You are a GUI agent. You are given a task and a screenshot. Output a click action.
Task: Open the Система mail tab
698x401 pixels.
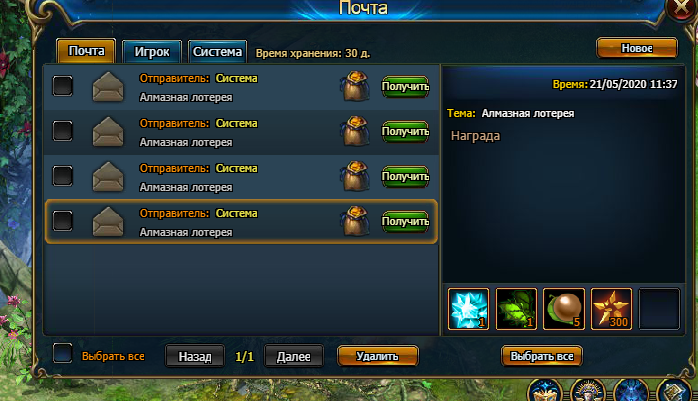(217, 51)
